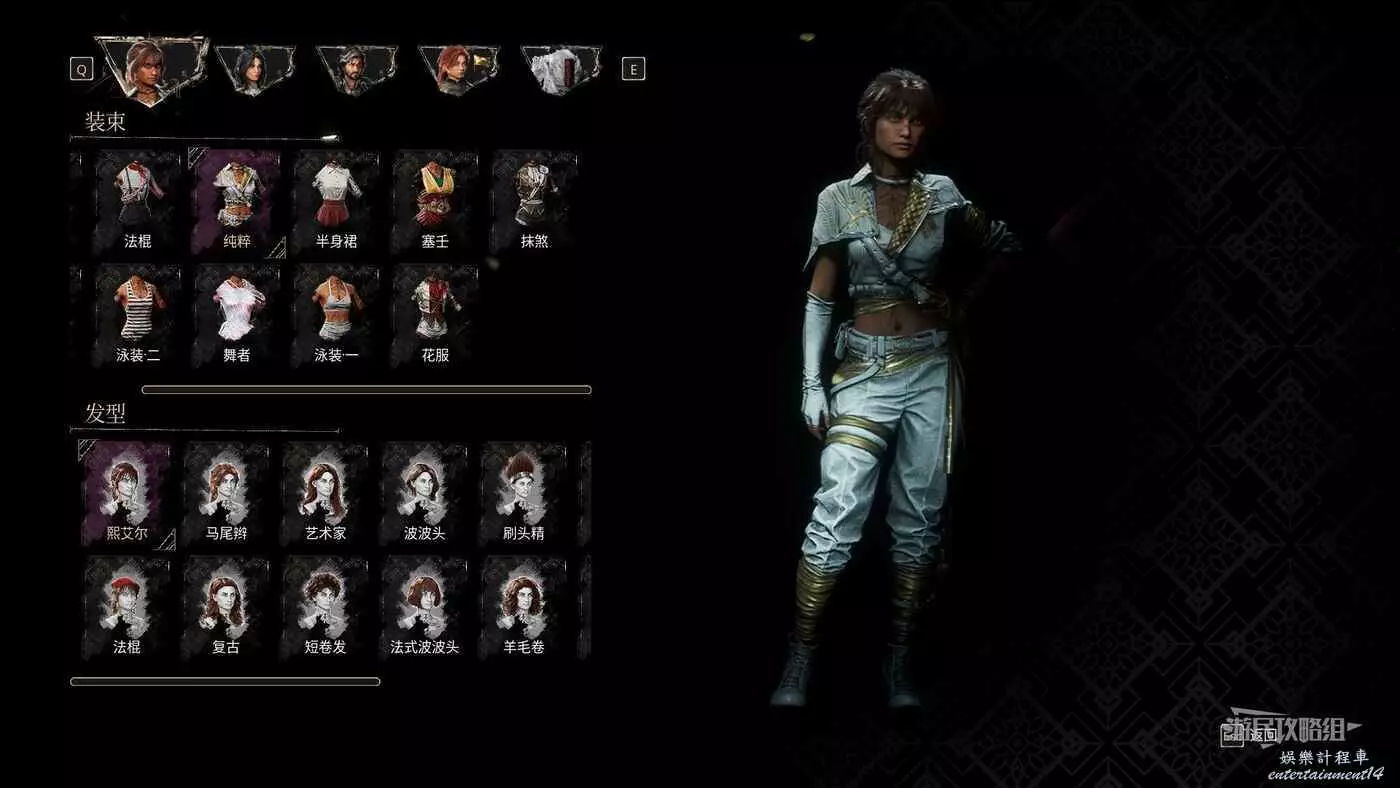
Task: Choose the 泳装·二 striped swimsuit
Action: (x=137, y=315)
